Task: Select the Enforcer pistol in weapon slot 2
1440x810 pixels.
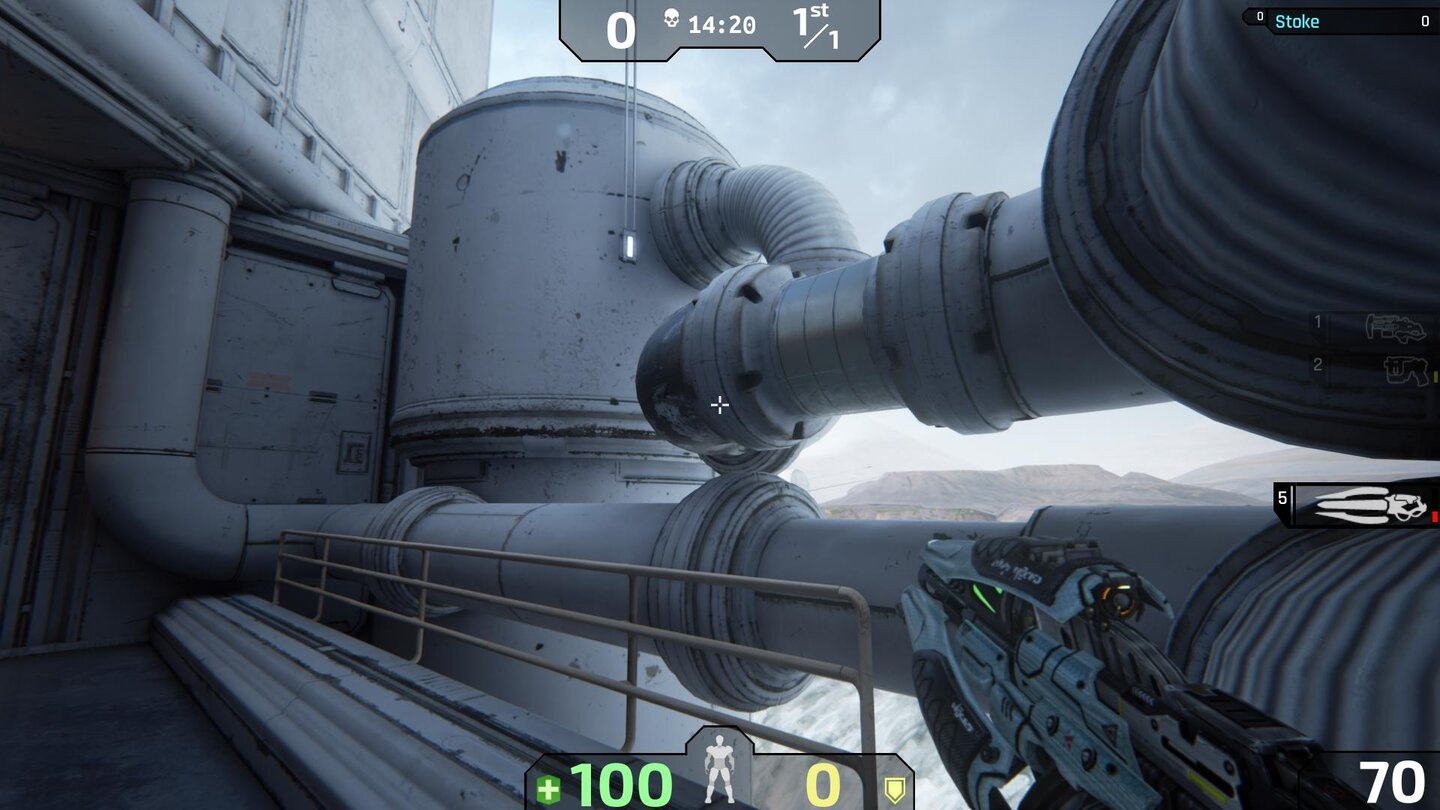Action: [1407, 368]
